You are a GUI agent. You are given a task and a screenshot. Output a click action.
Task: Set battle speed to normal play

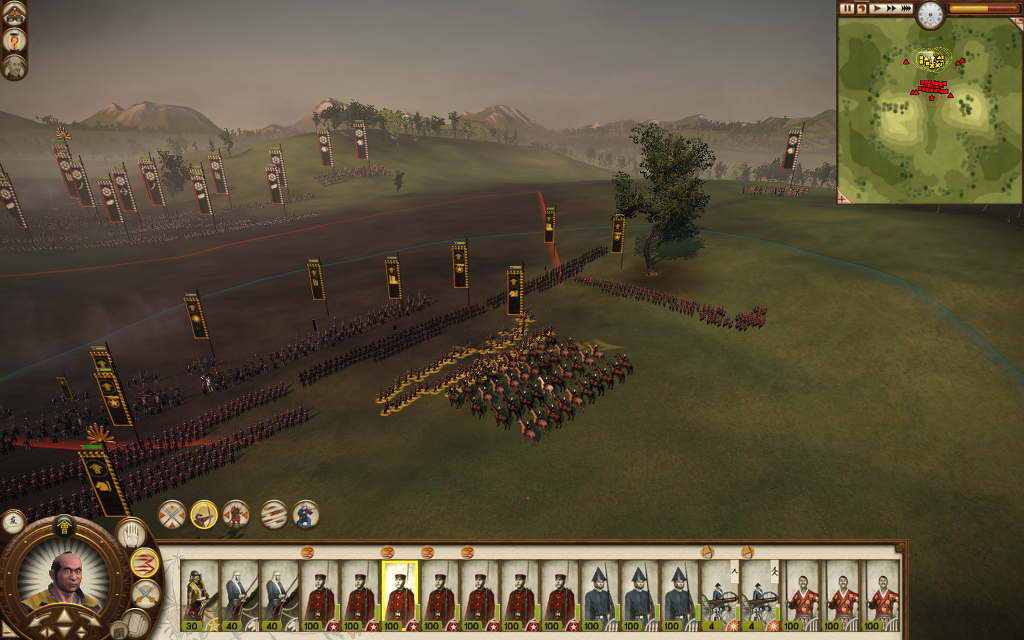click(x=875, y=8)
